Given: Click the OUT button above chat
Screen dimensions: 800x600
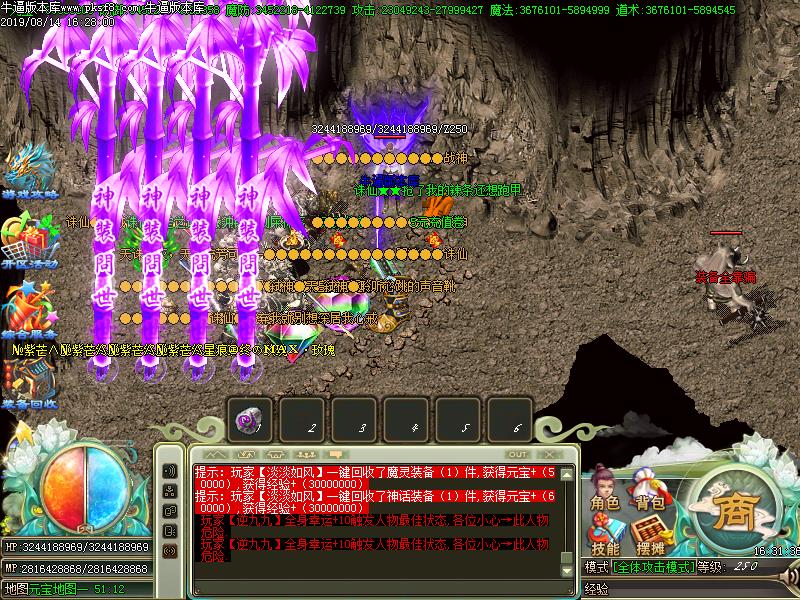Looking at the screenshot, I should pyautogui.click(x=518, y=453).
